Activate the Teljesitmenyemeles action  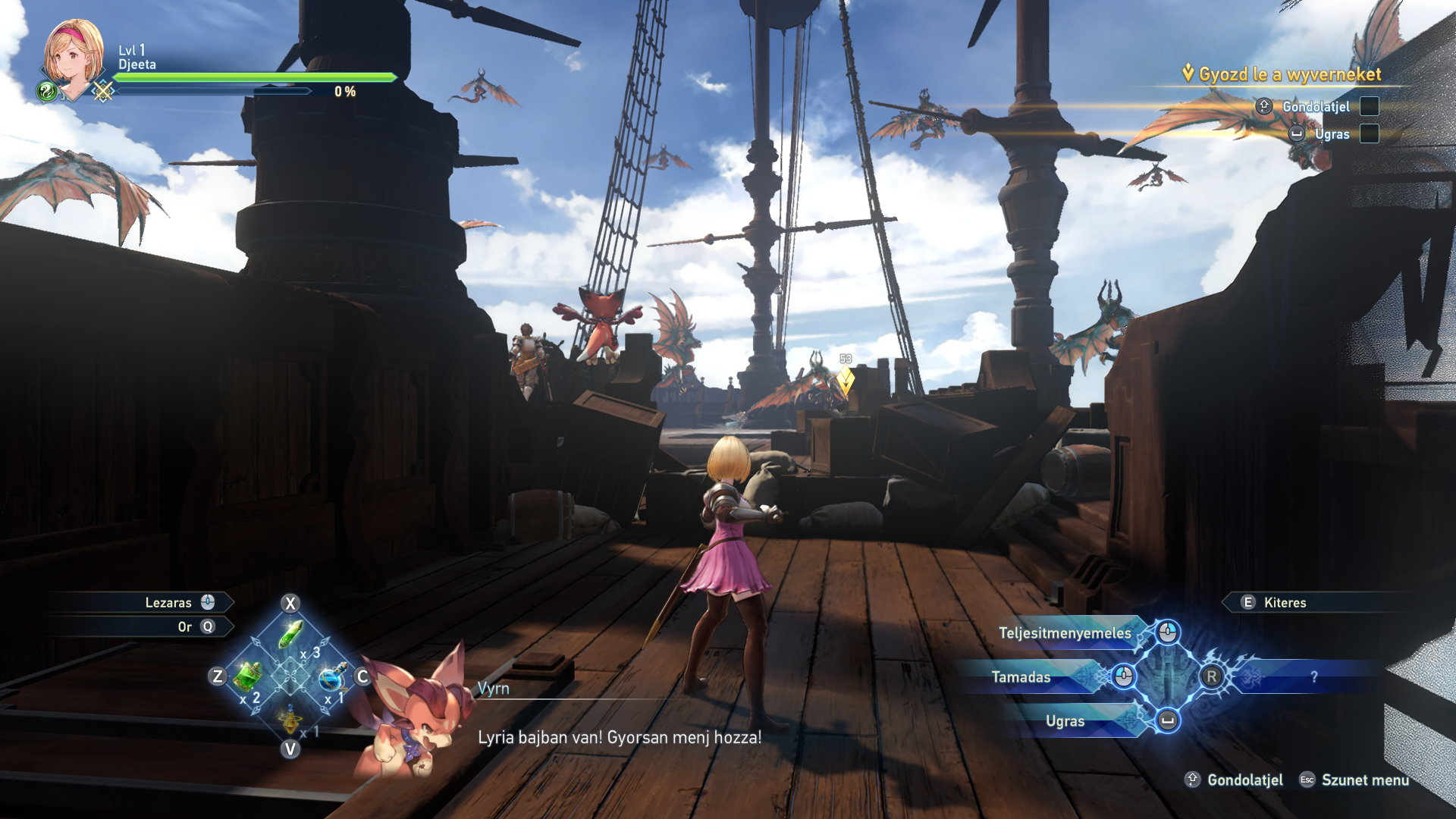[x=1065, y=633]
